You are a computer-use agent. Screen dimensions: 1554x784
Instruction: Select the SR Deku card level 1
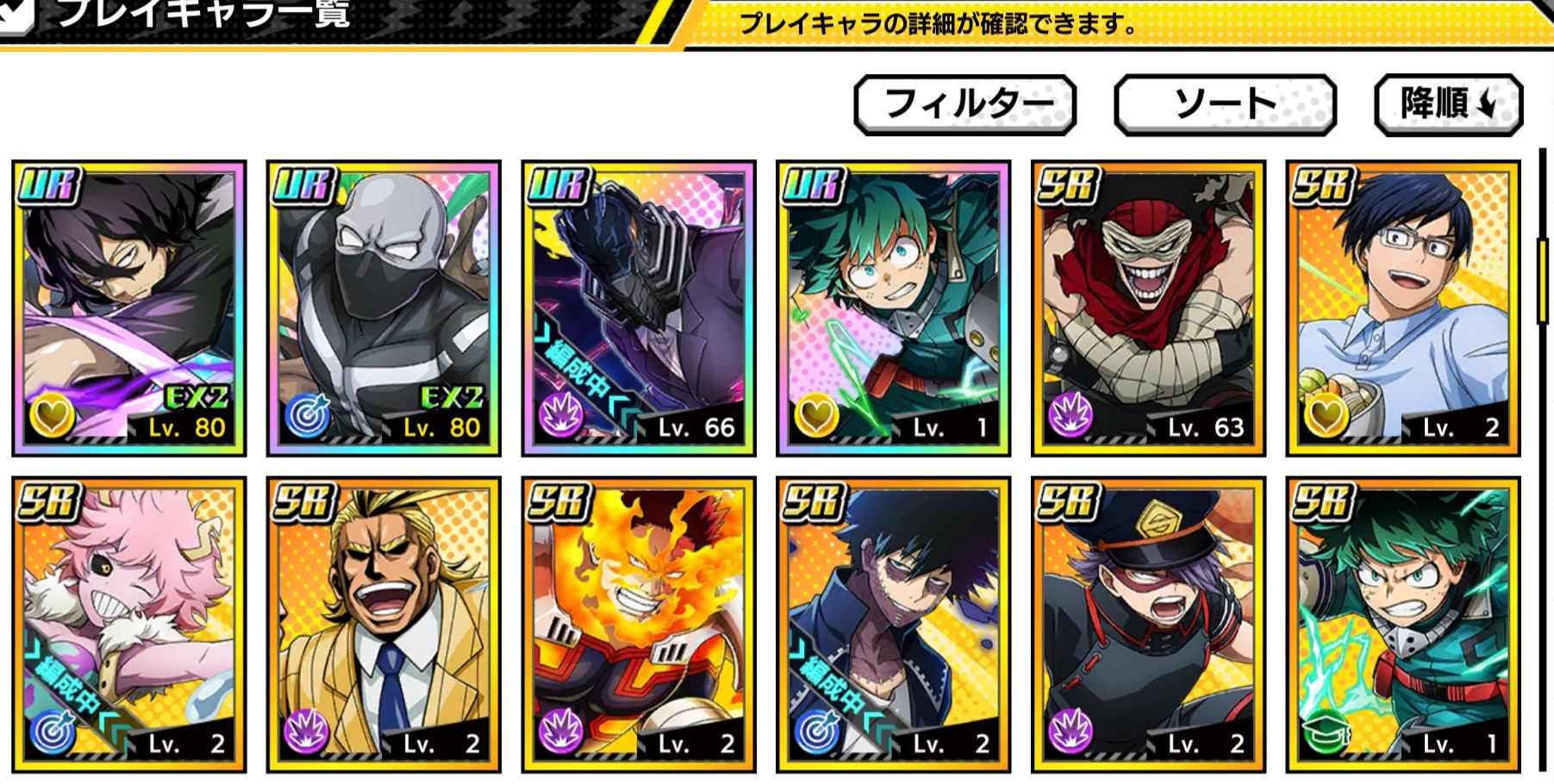pyautogui.click(x=1403, y=624)
